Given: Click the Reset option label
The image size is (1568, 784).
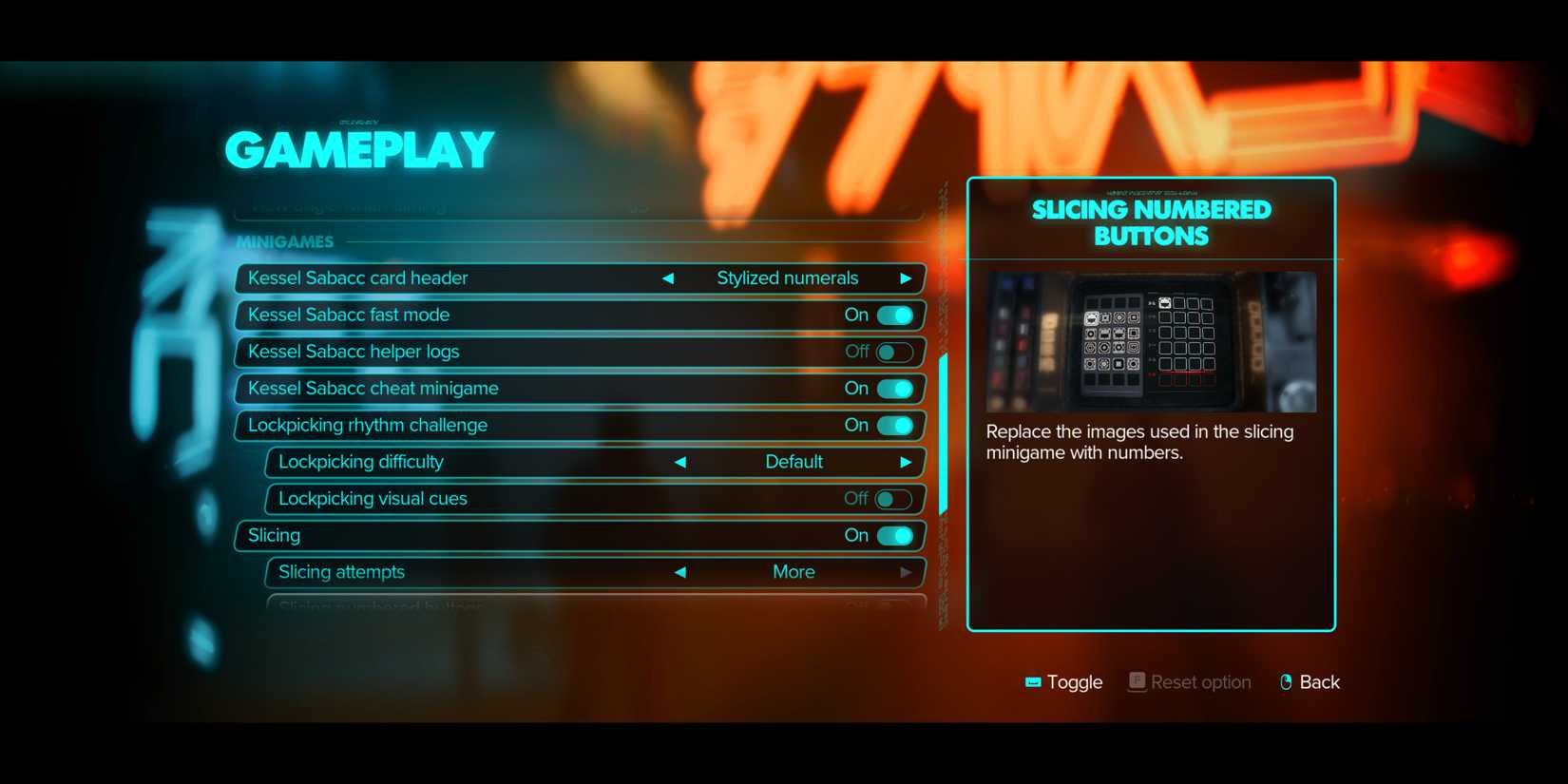Looking at the screenshot, I should tap(1200, 681).
